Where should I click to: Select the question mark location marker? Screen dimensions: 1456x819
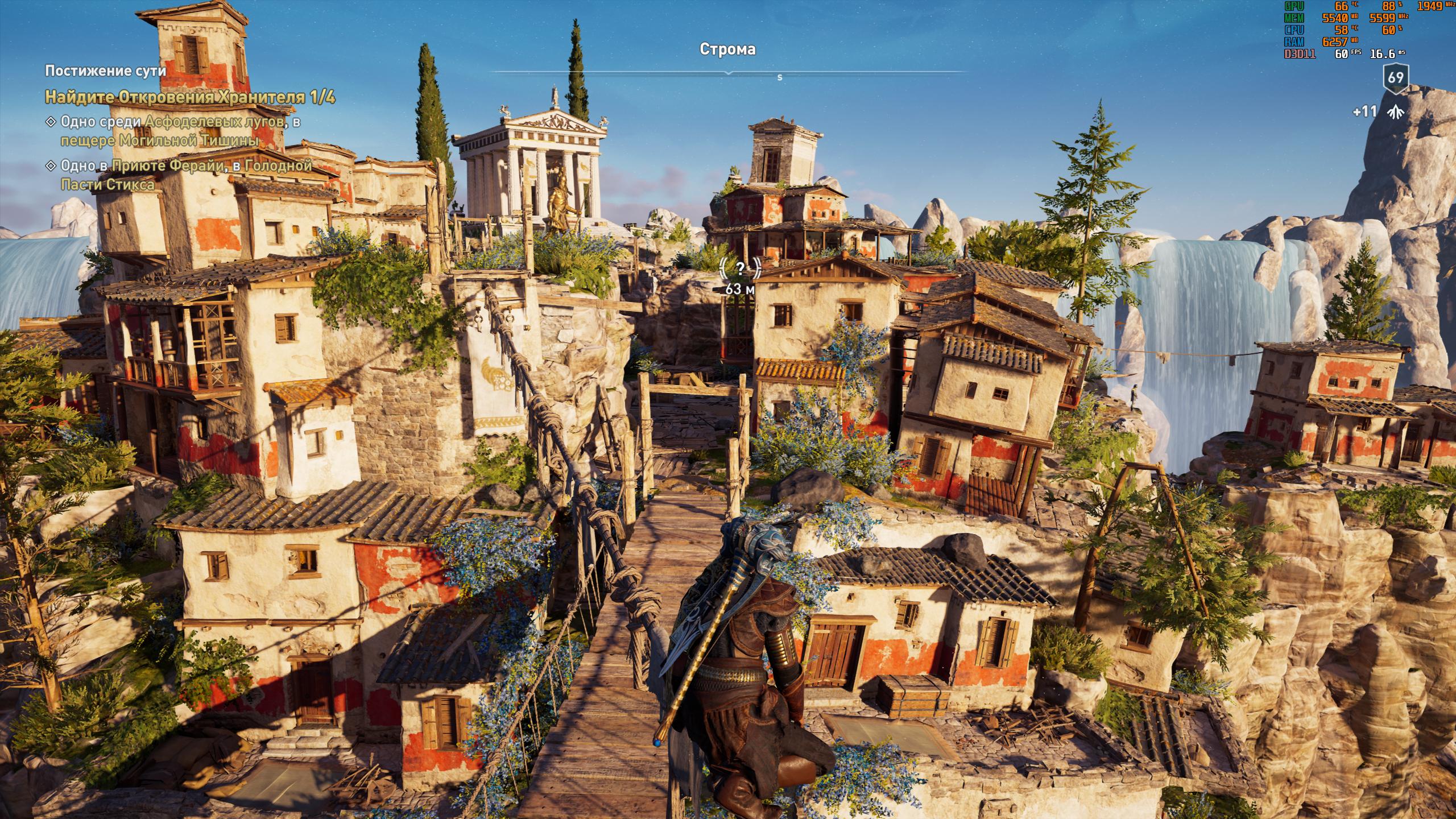click(x=740, y=270)
